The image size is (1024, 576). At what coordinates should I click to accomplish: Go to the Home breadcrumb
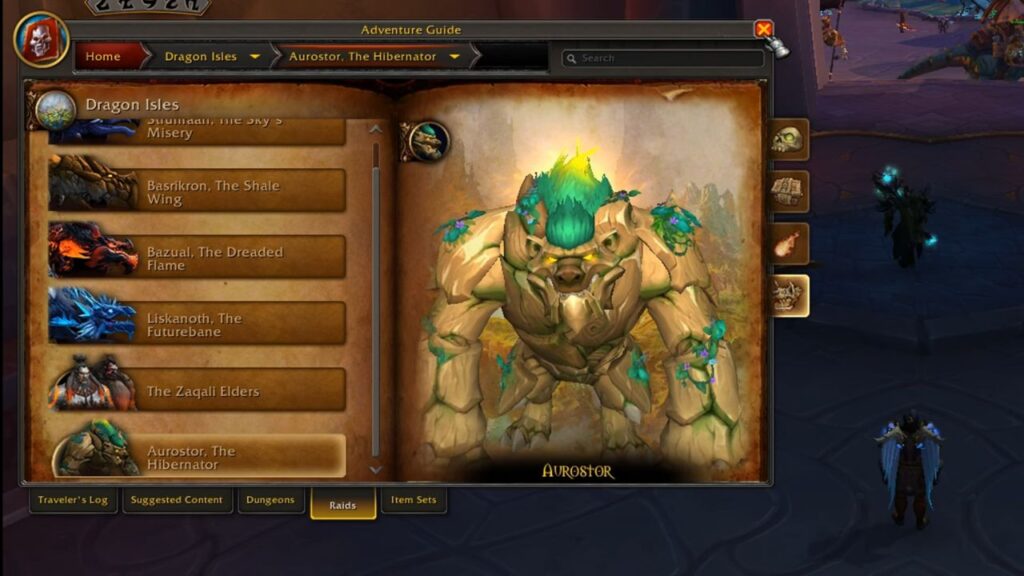pyautogui.click(x=103, y=57)
